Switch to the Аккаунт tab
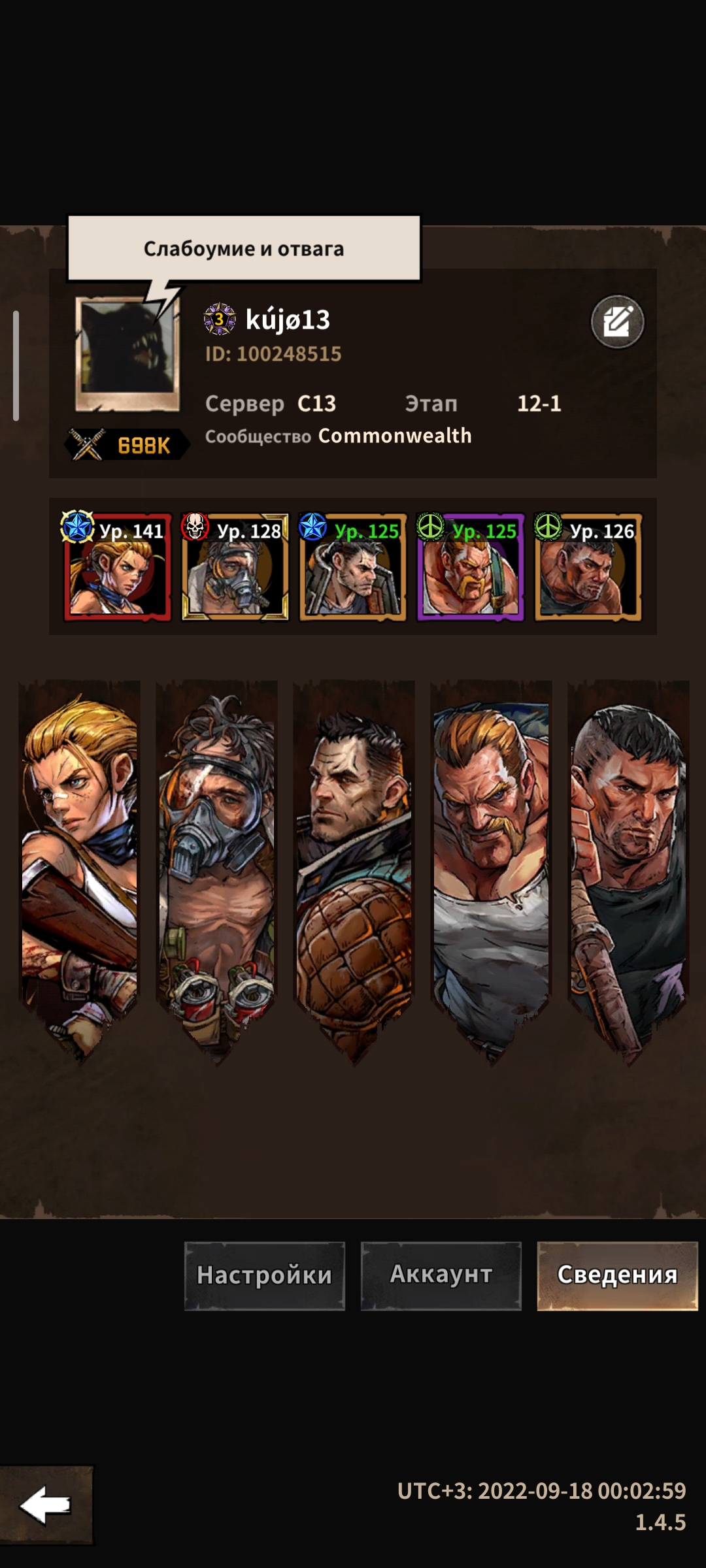Screen dimensions: 706x1568 (x=441, y=1275)
